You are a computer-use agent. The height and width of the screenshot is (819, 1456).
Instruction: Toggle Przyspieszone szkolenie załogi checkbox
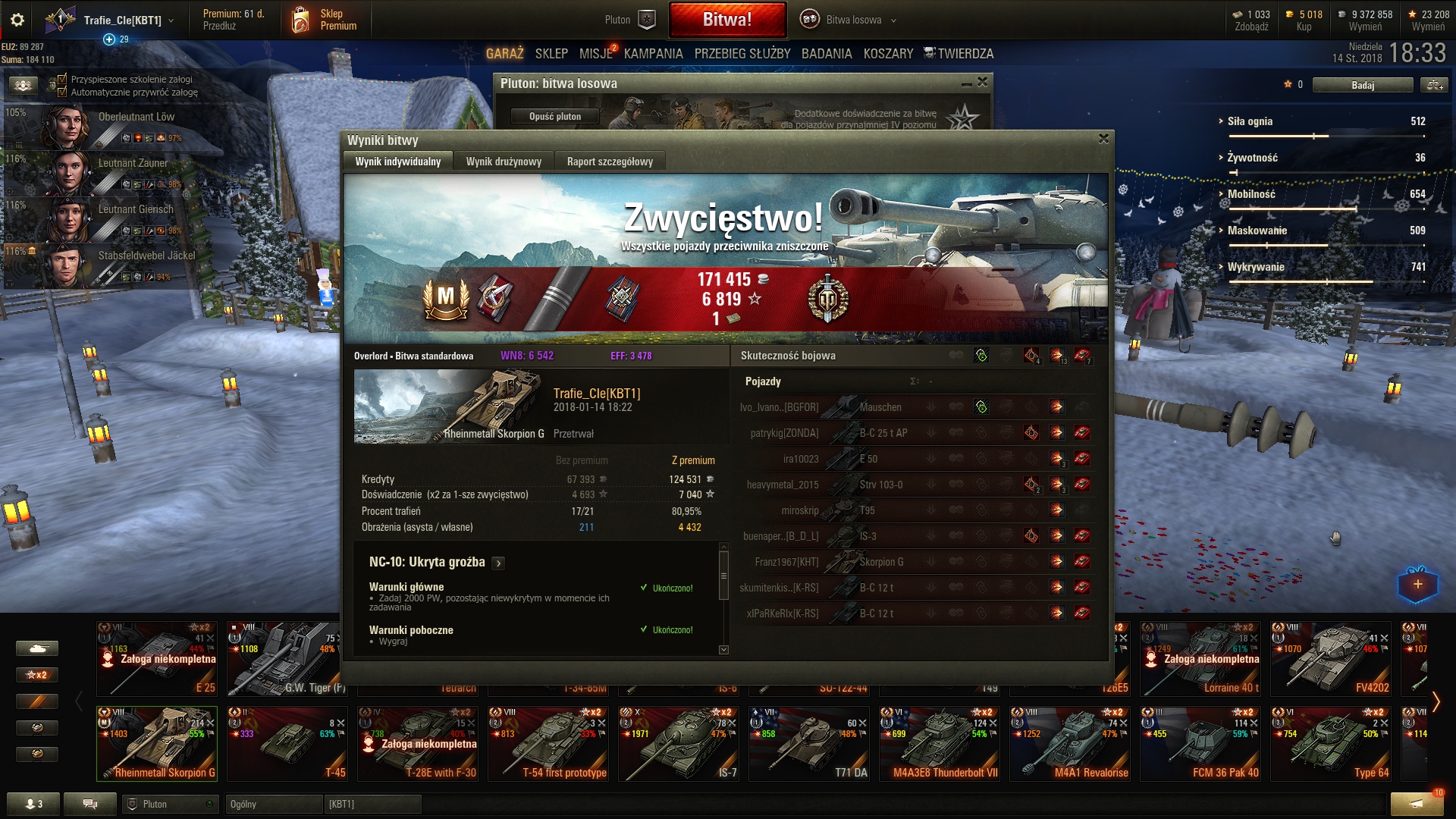tap(63, 79)
